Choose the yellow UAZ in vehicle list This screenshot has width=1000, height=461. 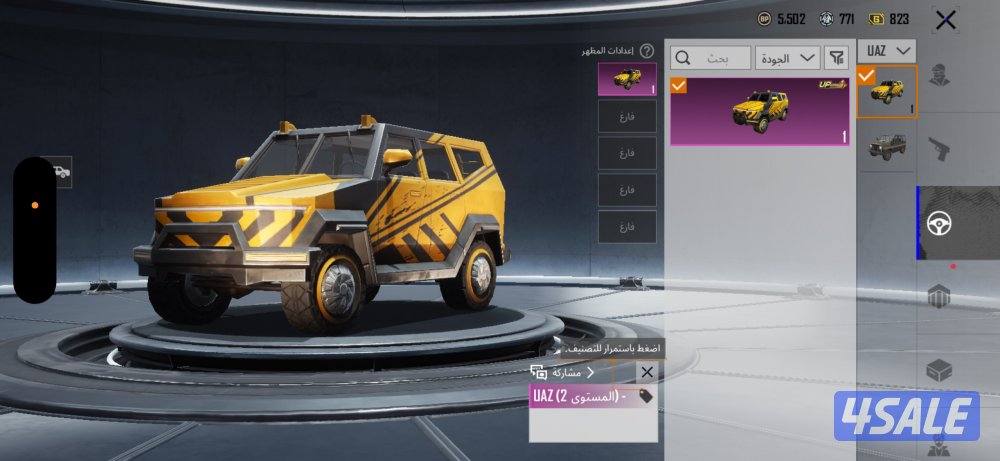pos(887,92)
